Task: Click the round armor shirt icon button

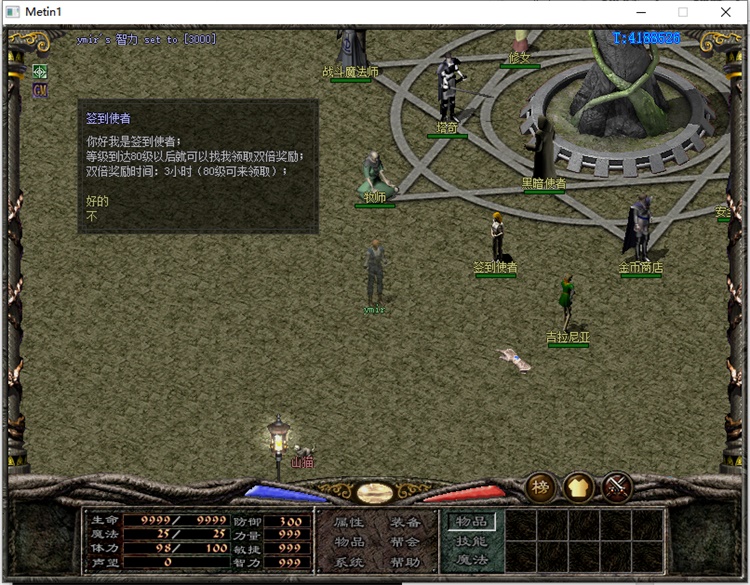Action: pyautogui.click(x=579, y=487)
